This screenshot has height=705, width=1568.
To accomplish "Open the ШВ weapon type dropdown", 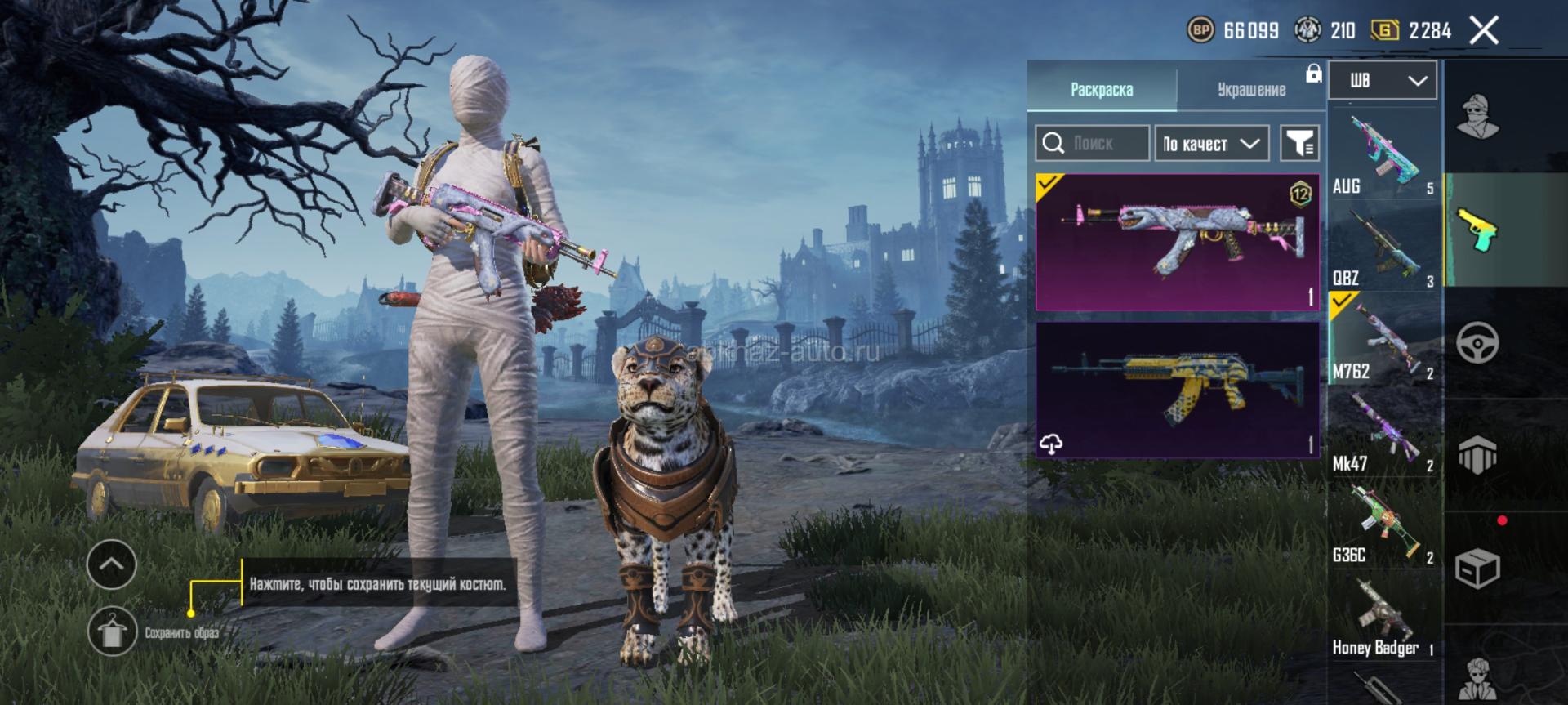I will tap(1382, 80).
